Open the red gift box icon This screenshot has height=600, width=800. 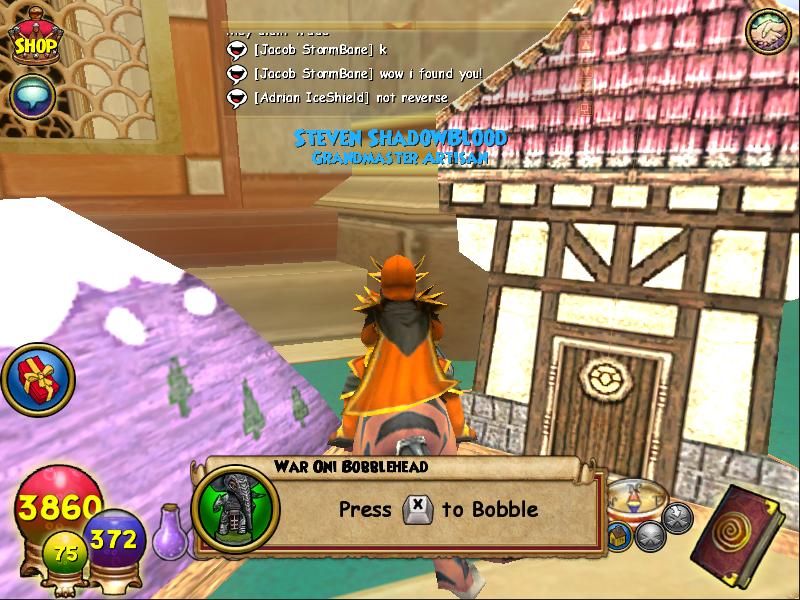[38, 379]
